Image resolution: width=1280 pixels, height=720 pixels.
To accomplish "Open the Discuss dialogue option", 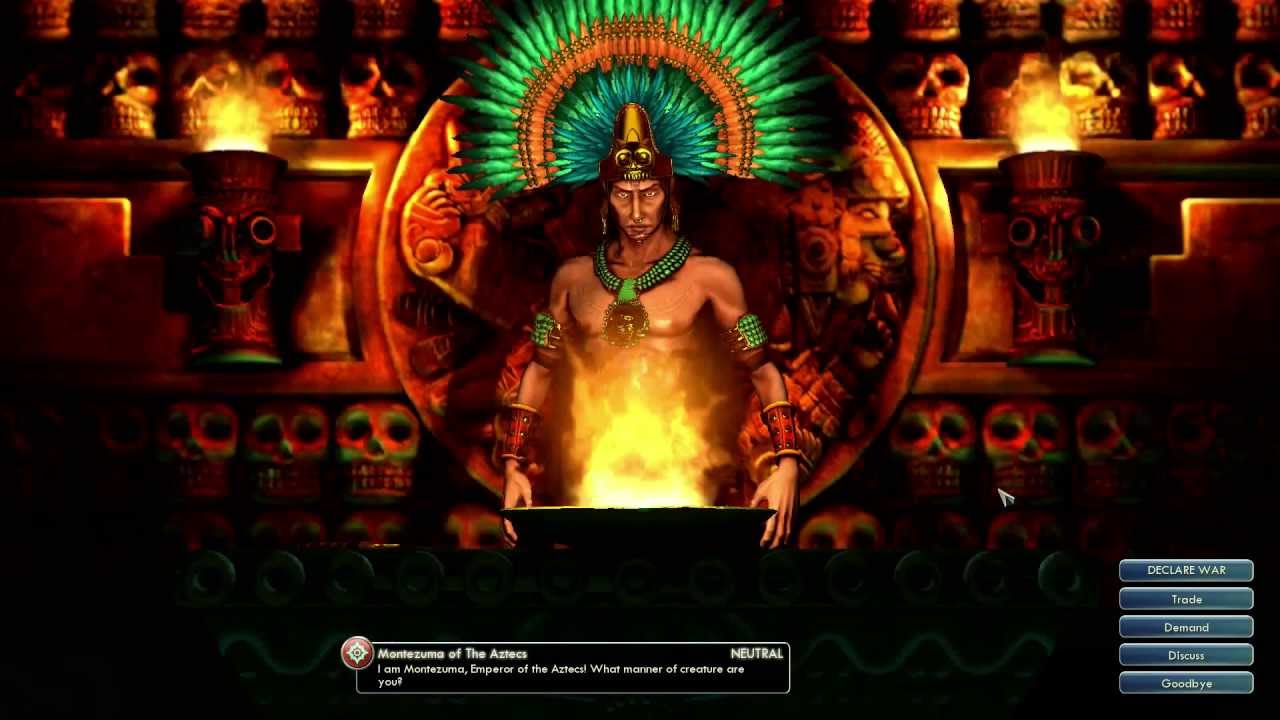I will (1186, 655).
